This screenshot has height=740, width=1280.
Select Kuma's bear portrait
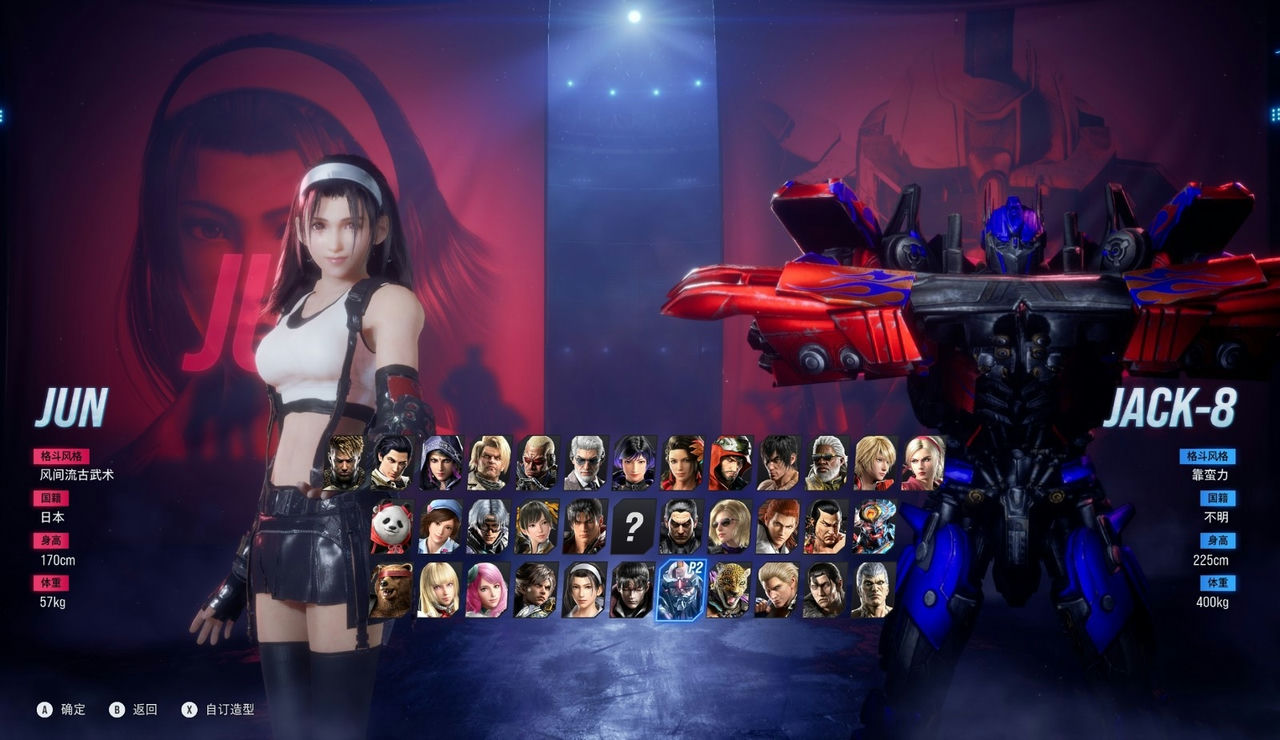click(x=393, y=590)
